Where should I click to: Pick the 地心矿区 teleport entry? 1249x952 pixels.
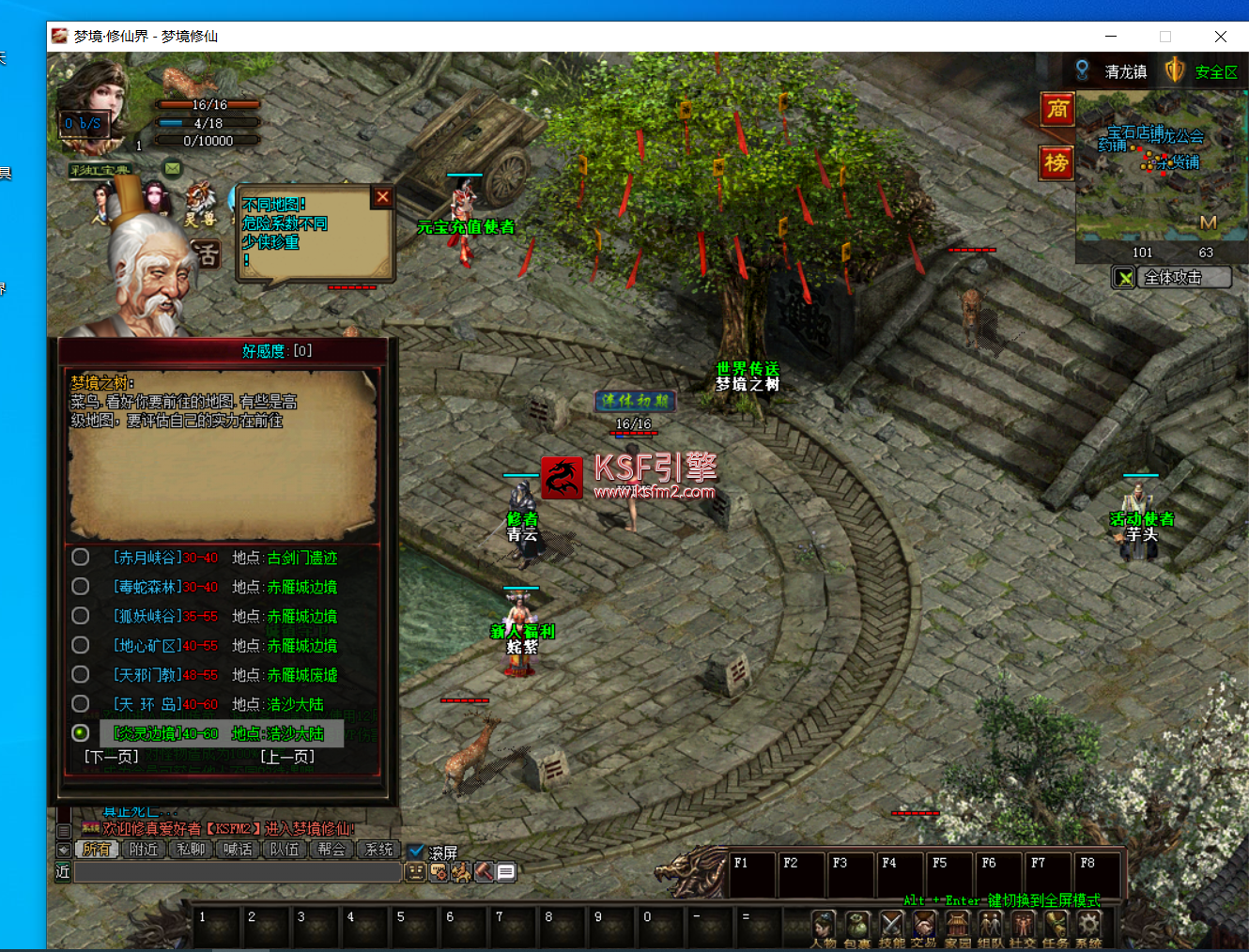pos(81,645)
